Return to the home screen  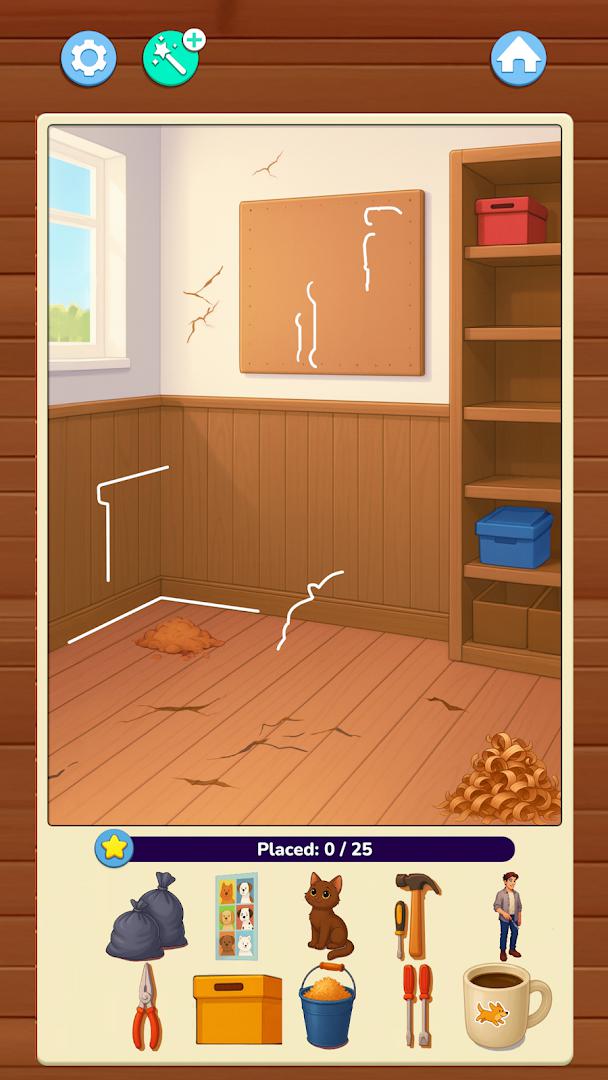(x=518, y=59)
